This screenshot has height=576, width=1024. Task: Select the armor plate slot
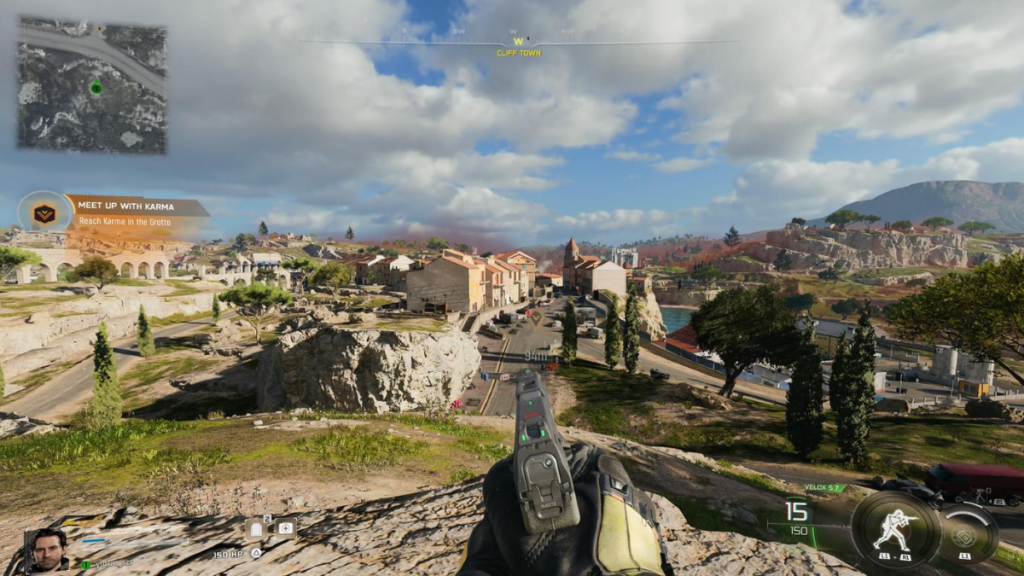click(x=257, y=528)
